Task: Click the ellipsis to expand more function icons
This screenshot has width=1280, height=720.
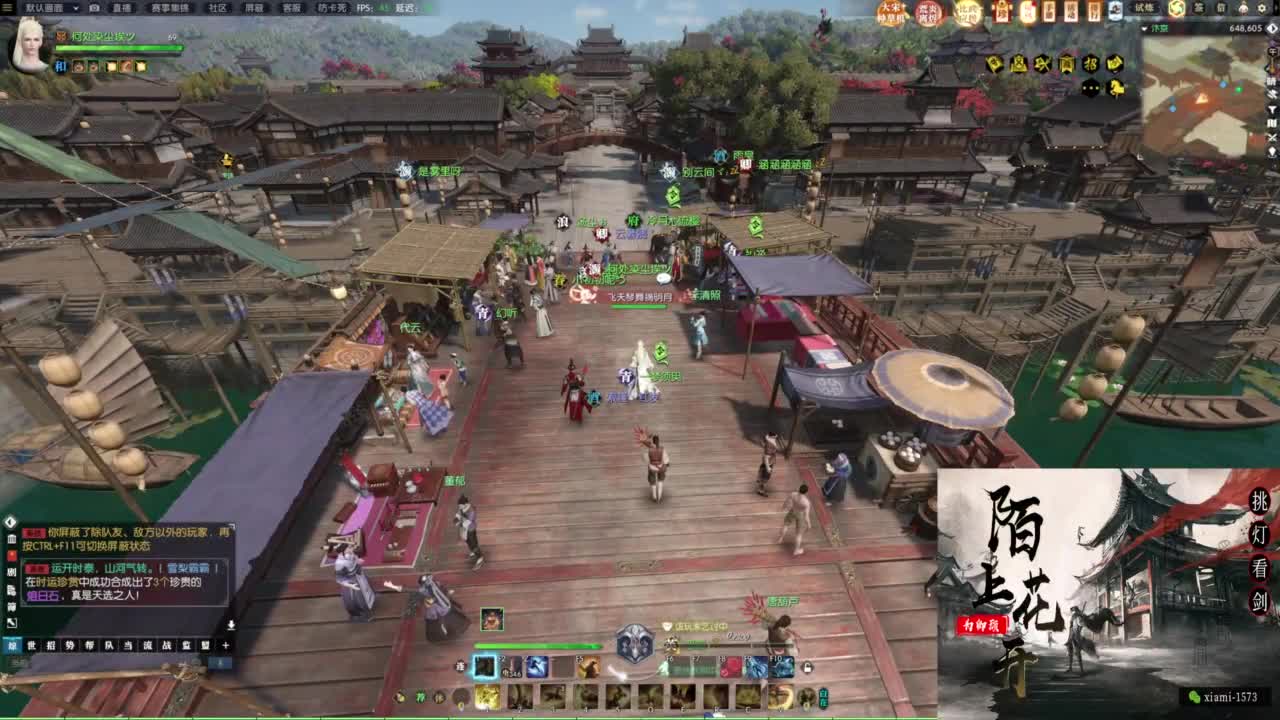Action: (x=1089, y=88)
